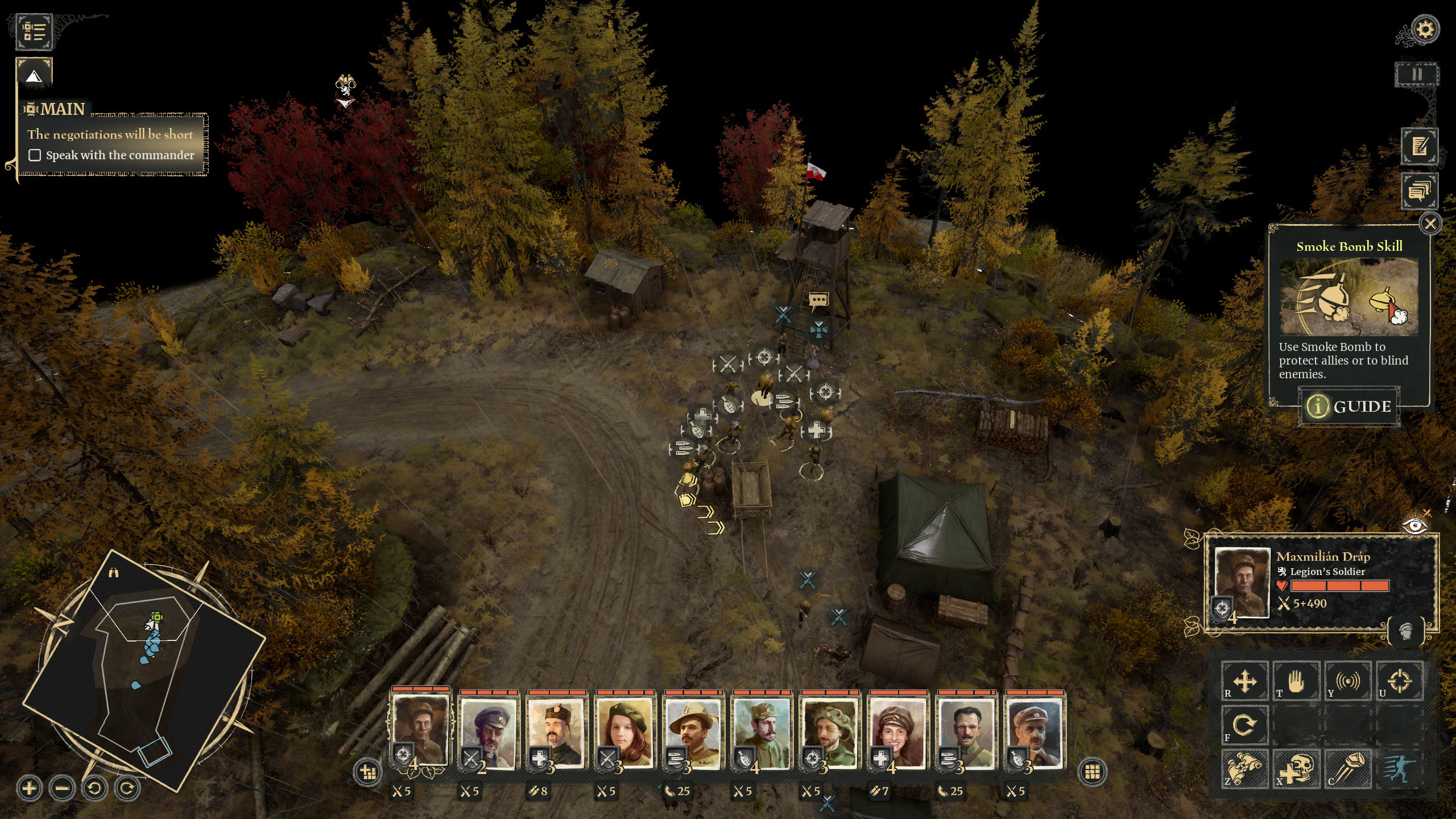Open the quest list icon
Viewport: 1456px width, 819px height.
coord(34,31)
